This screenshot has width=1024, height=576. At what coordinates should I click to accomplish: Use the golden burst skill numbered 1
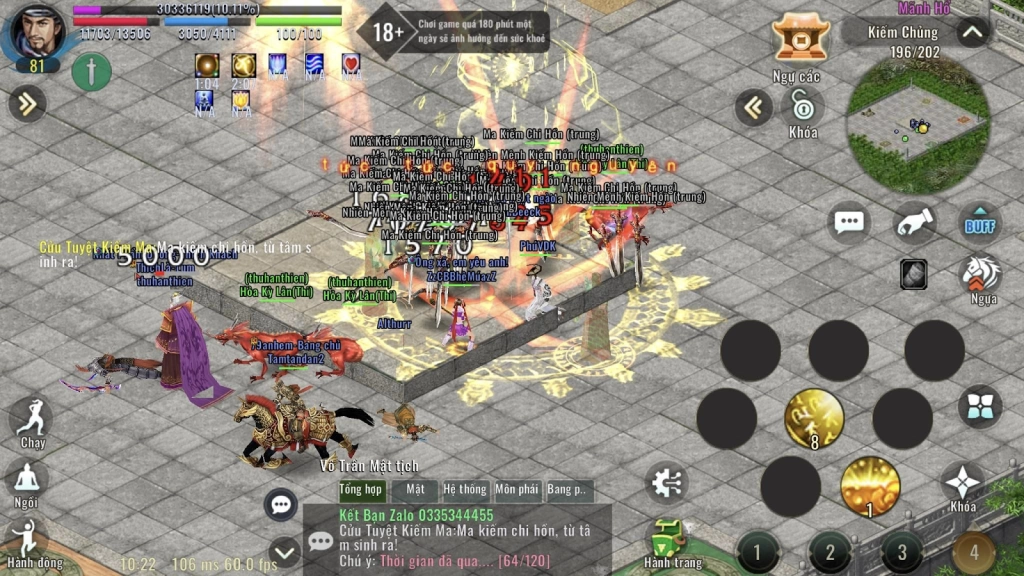pos(869,487)
